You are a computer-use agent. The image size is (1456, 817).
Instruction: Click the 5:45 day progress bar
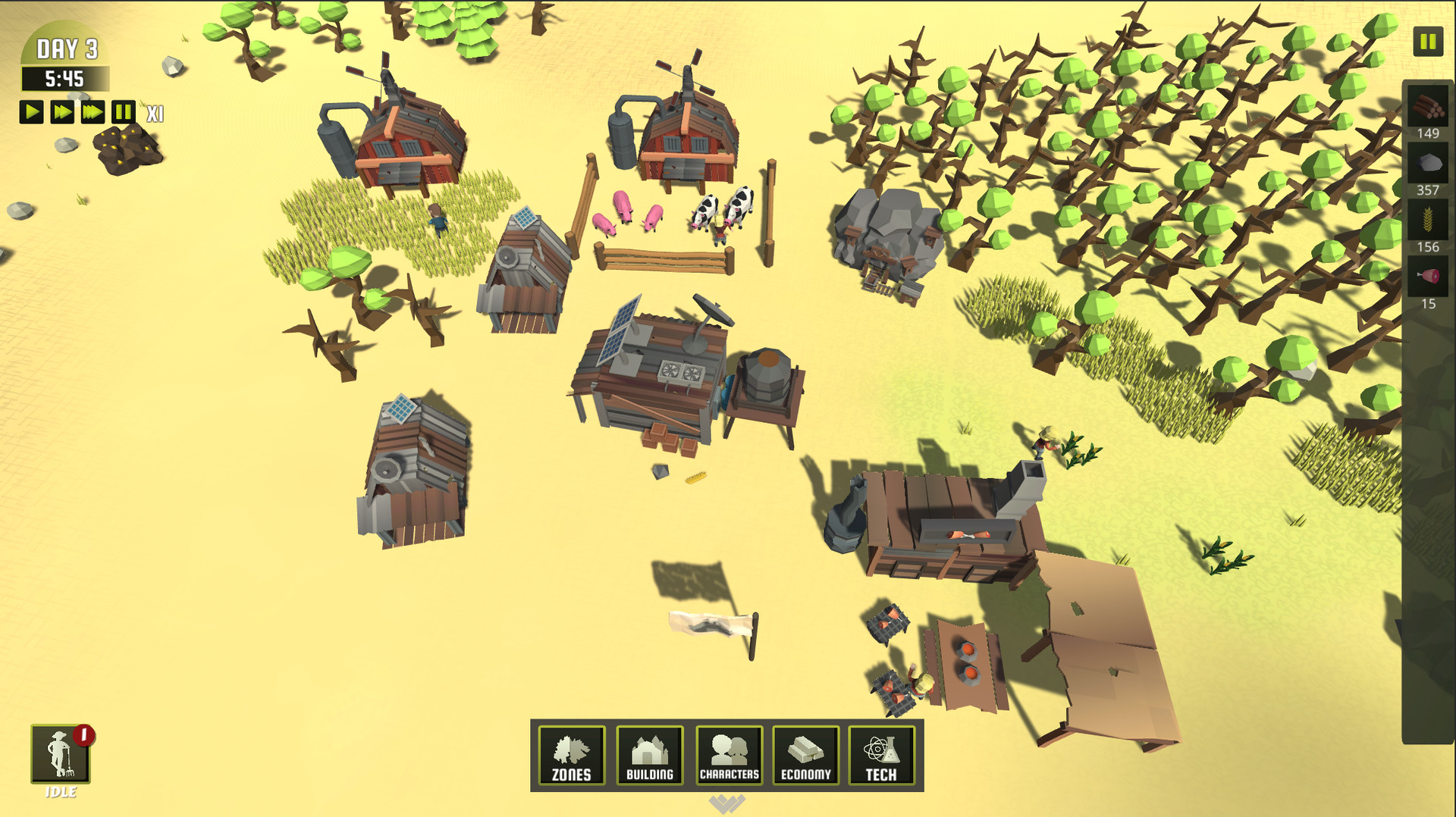pyautogui.click(x=64, y=77)
